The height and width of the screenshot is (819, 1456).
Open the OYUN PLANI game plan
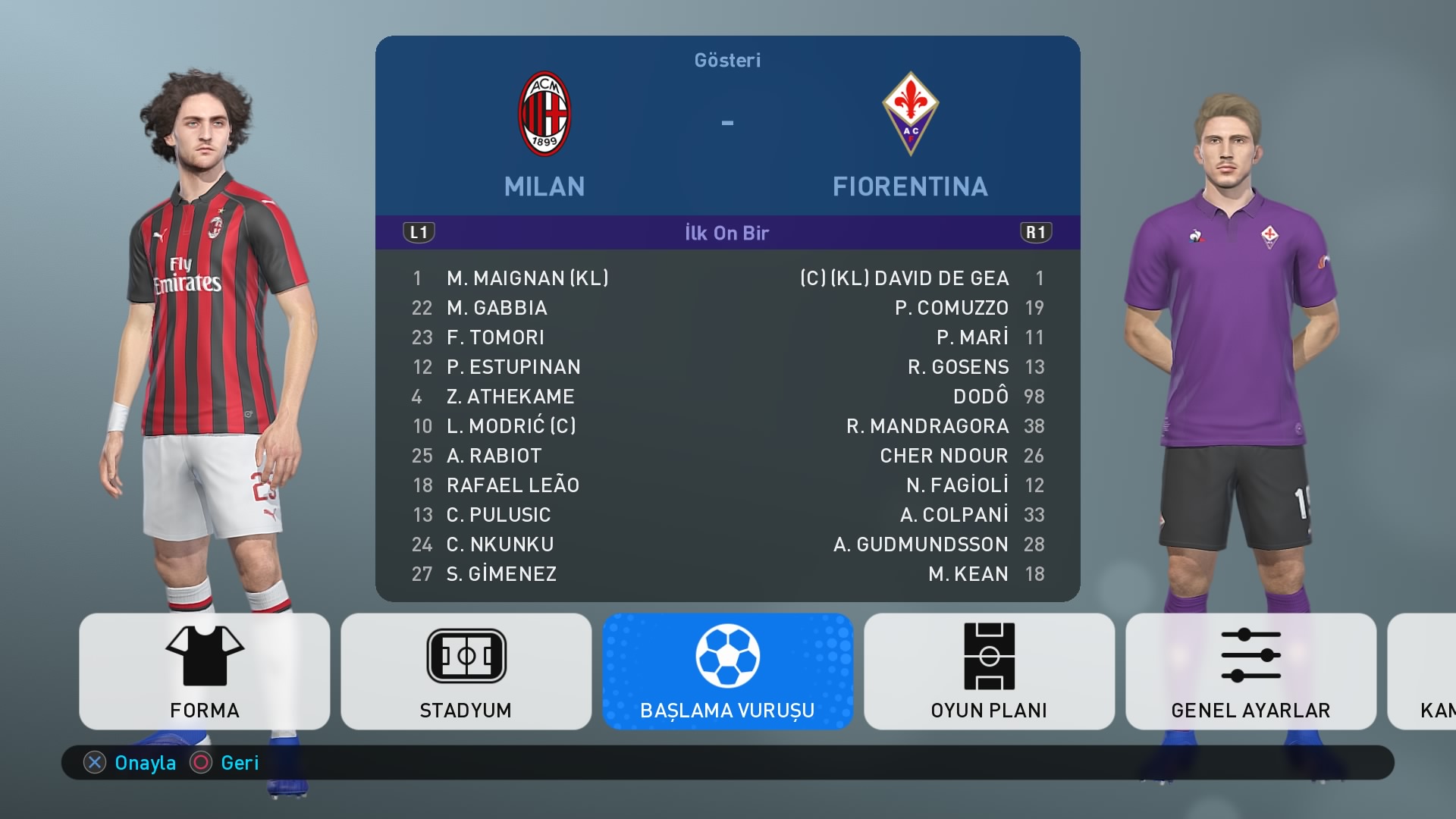click(989, 671)
